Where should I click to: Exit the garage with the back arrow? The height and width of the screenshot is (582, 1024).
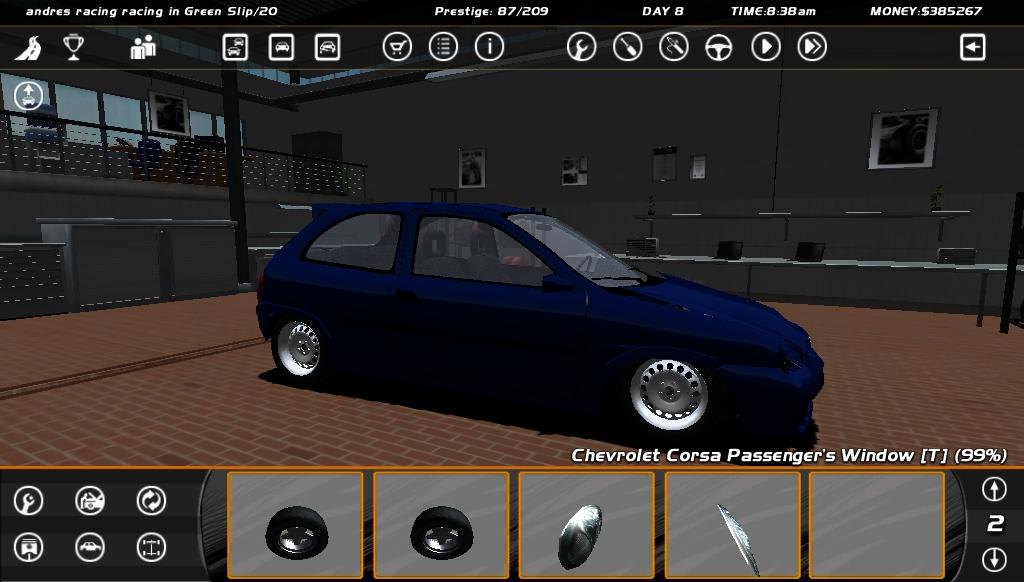973,47
